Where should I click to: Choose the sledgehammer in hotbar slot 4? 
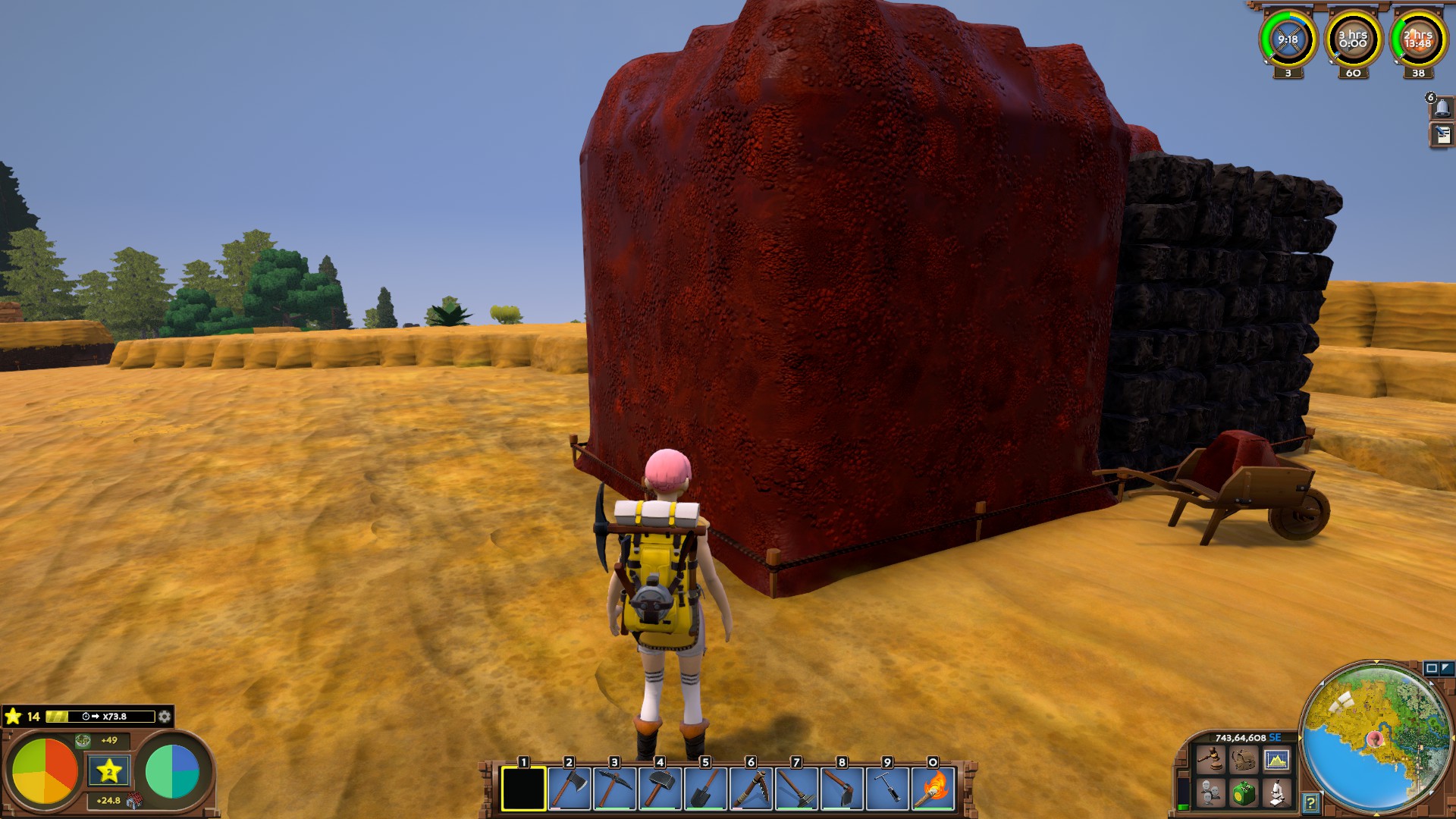[x=660, y=789]
